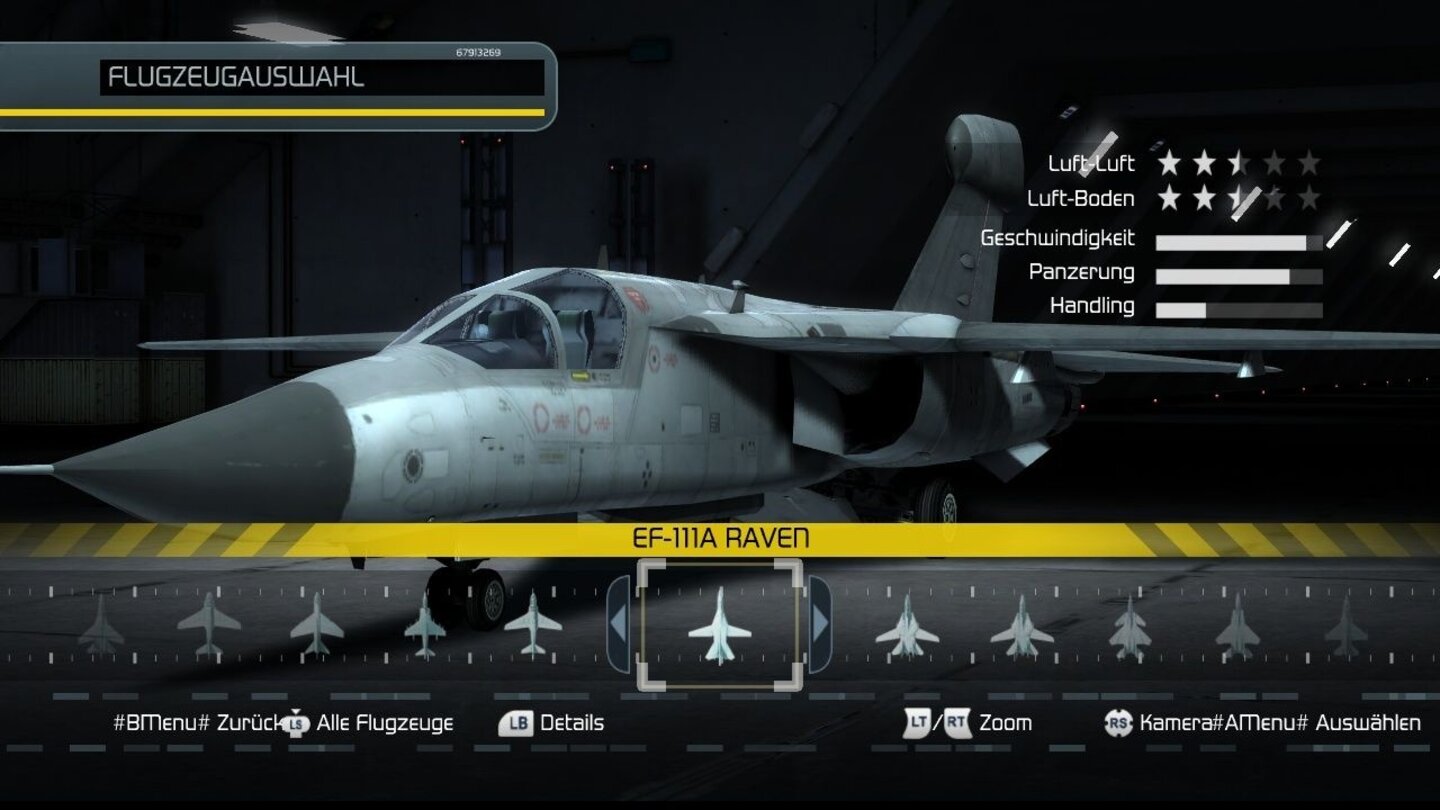Toggle the third star in the Luft-Luft rating
The height and width of the screenshot is (810, 1440).
tap(1237, 163)
